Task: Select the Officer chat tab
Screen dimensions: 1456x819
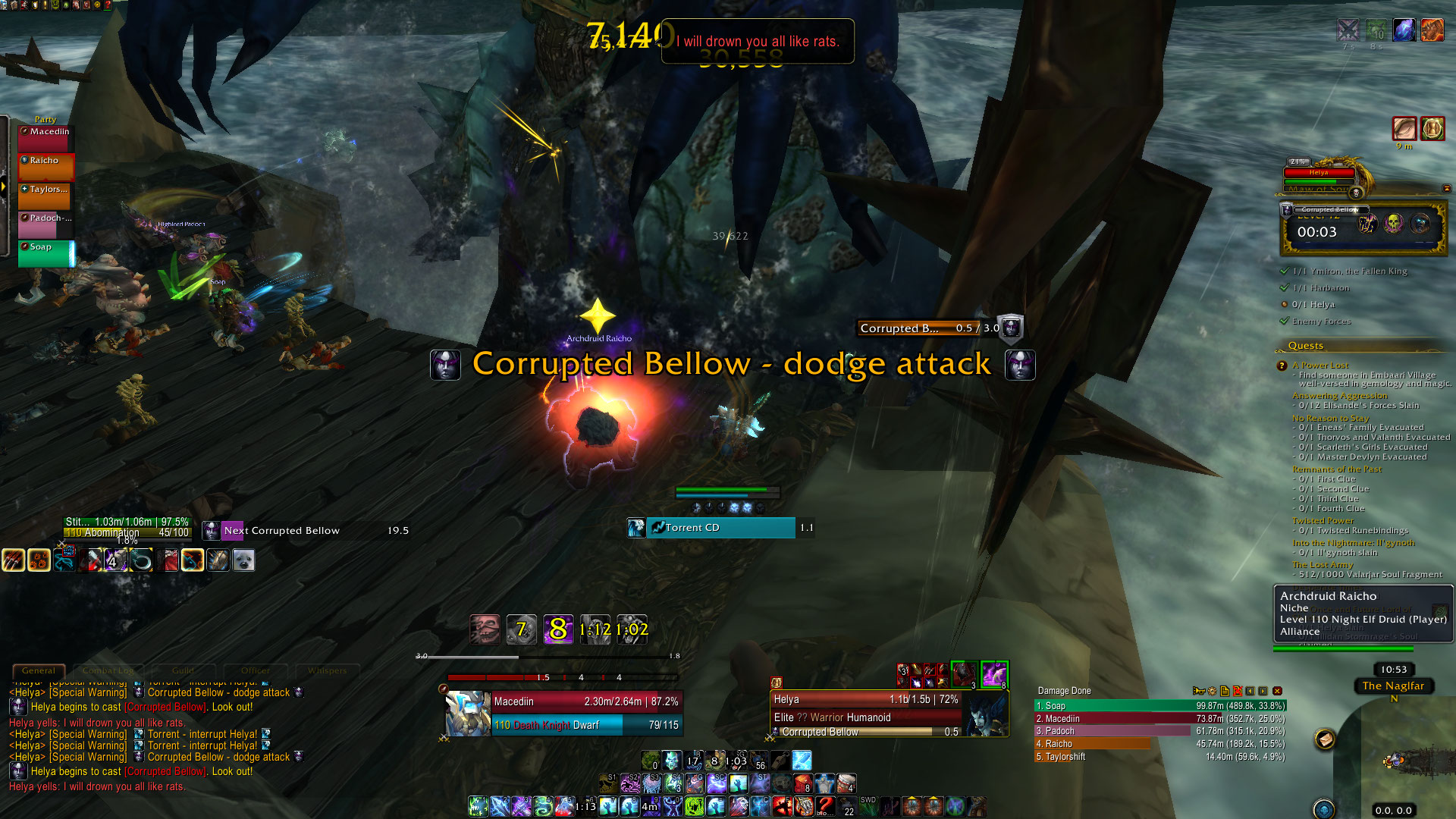Action: 256,670
